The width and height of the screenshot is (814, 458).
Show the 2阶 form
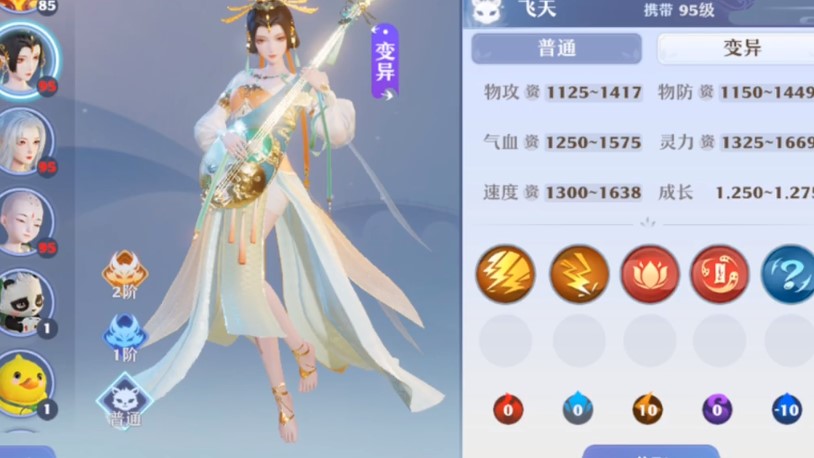click(125, 273)
